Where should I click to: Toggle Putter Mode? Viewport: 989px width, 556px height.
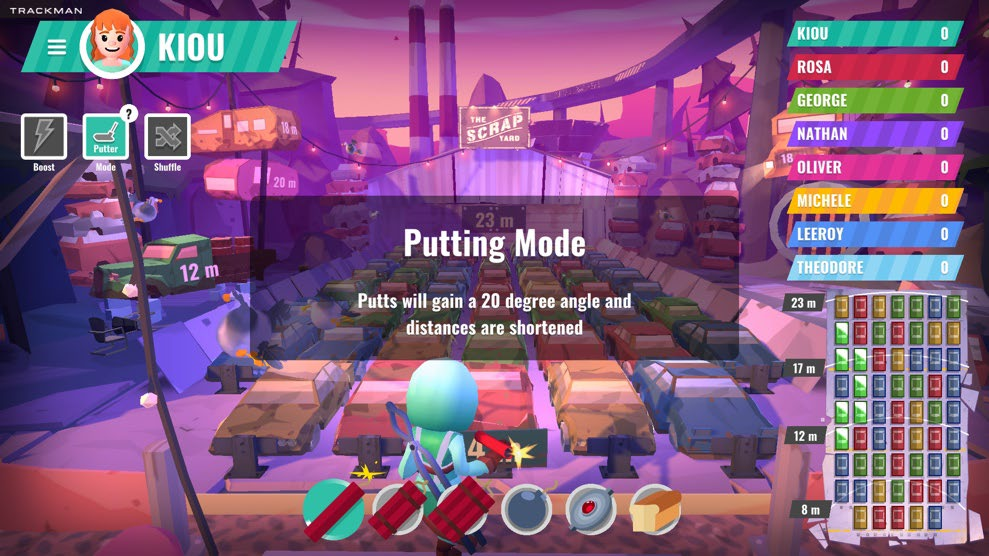[105, 138]
